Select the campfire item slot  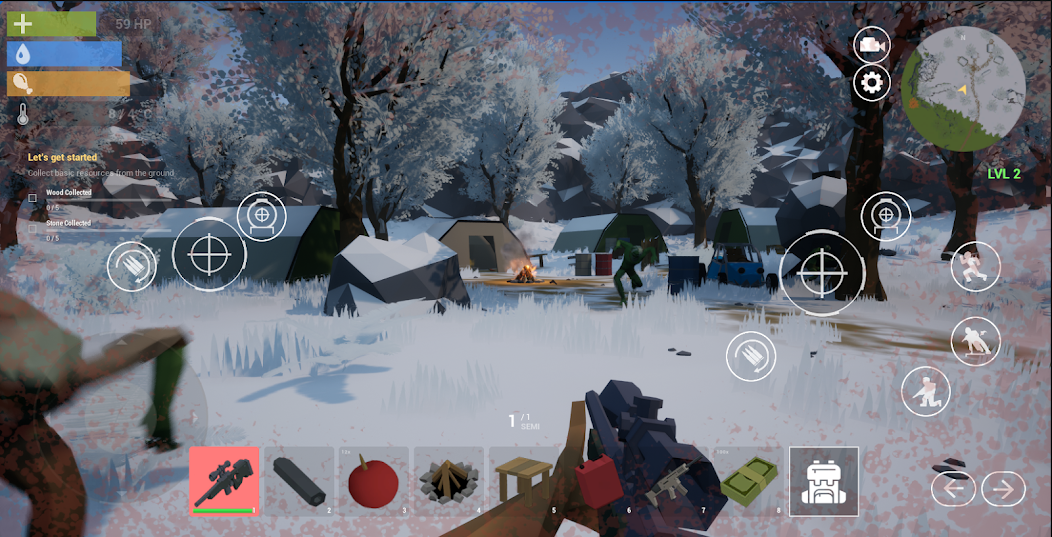[x=449, y=481]
